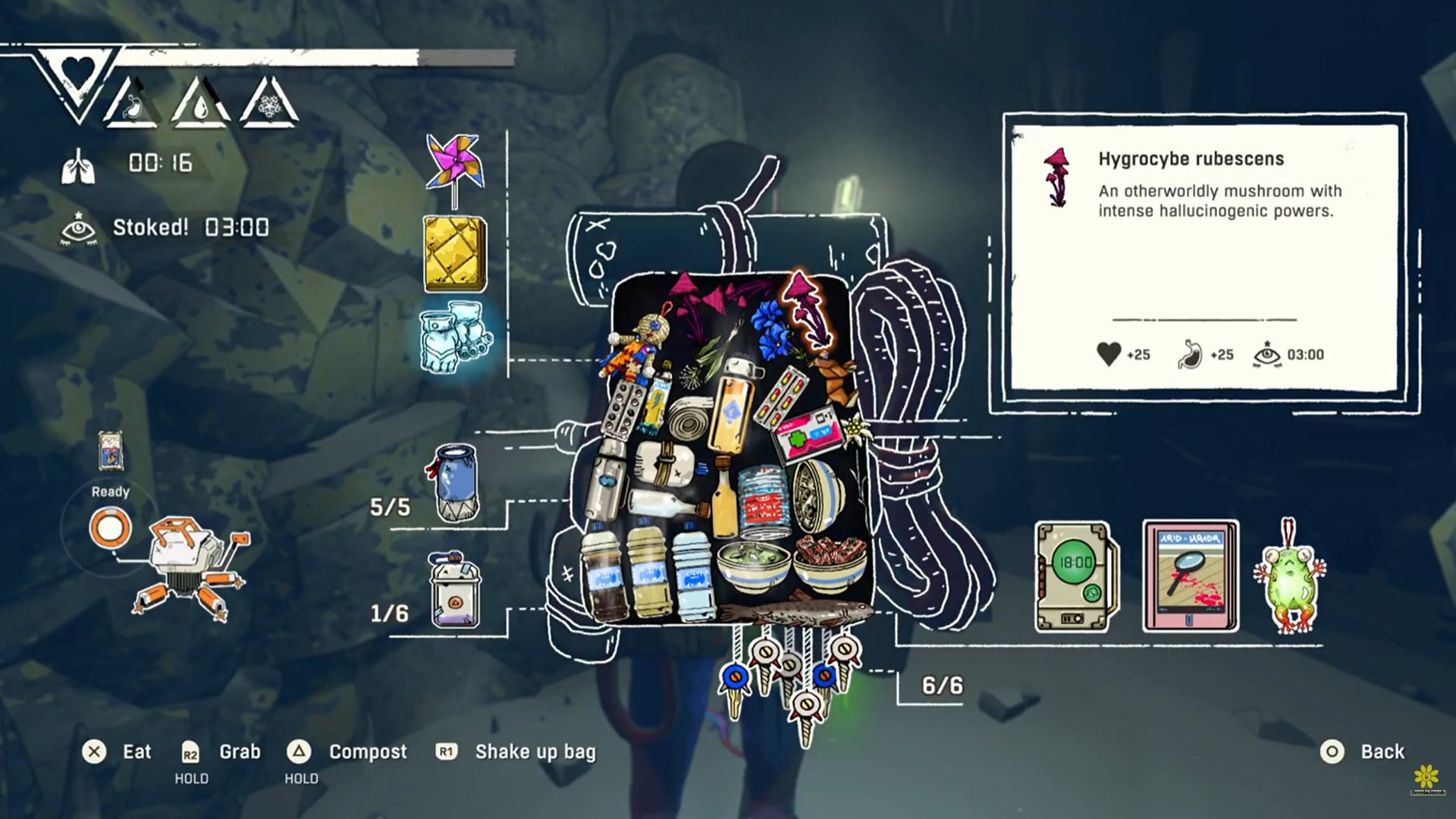The height and width of the screenshot is (819, 1456).
Task: Click the eye 03:00 effect icon
Action: tap(1266, 353)
